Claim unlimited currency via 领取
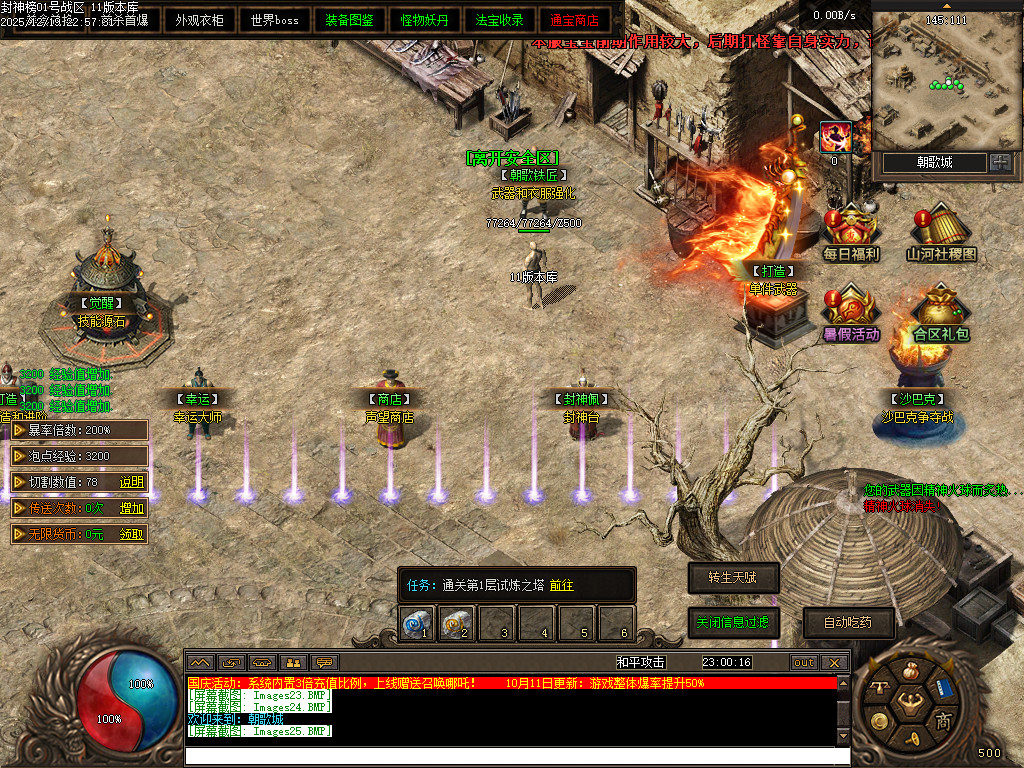Screen dimensions: 1024x768 (132, 534)
